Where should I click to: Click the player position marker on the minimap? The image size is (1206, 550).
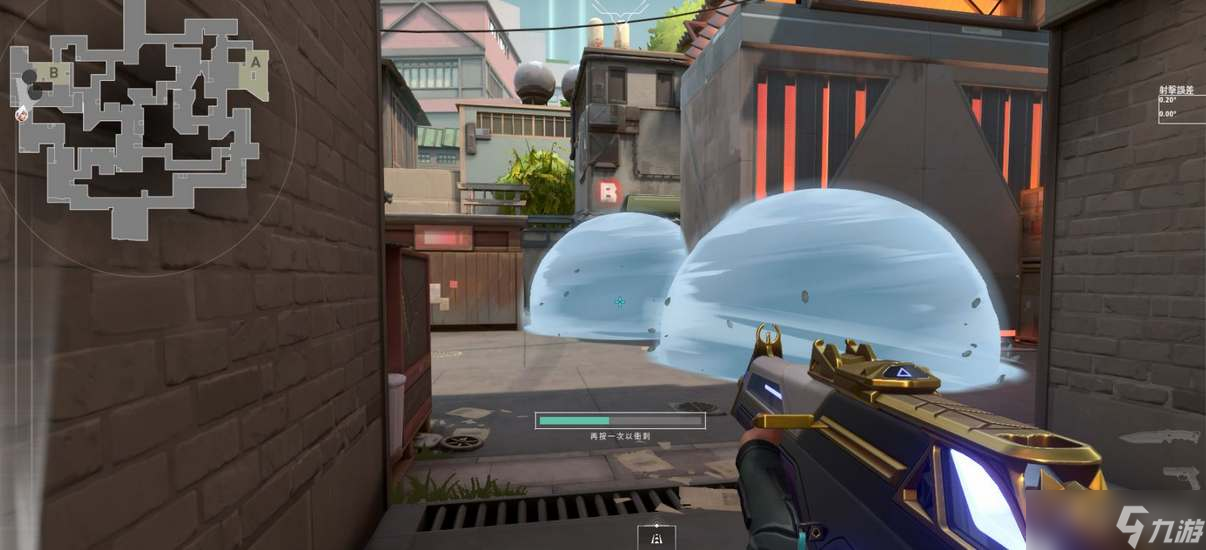coord(21,114)
